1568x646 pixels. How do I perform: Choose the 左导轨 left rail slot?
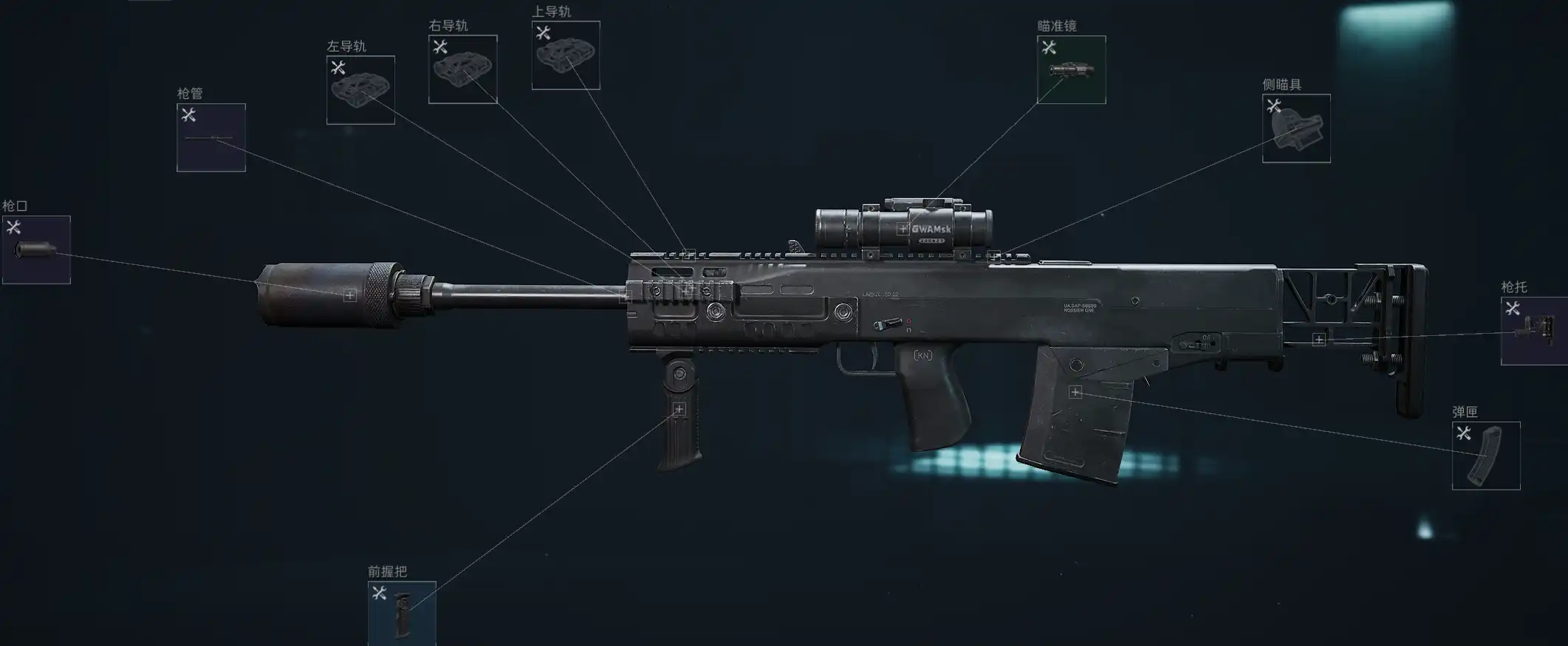360,90
